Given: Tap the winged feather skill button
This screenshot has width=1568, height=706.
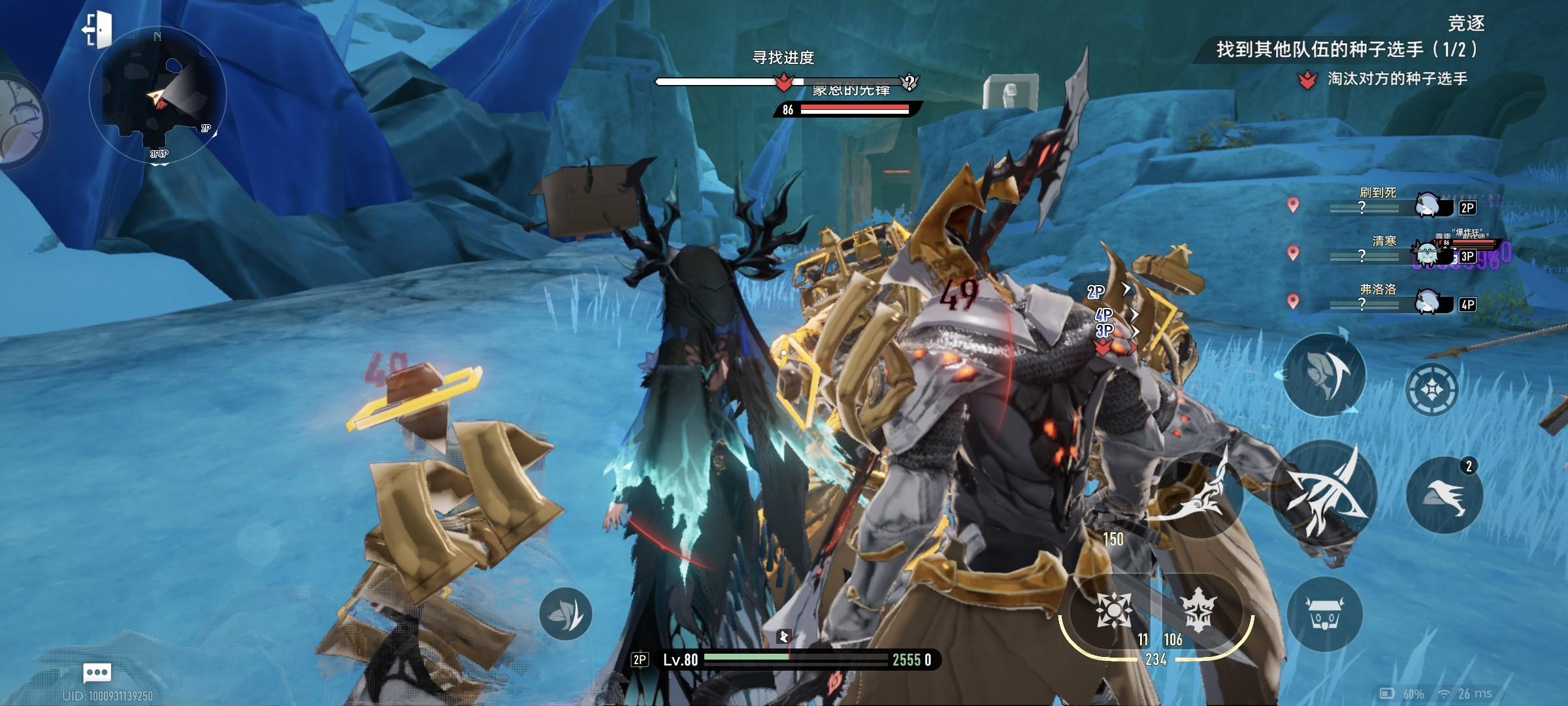Looking at the screenshot, I should click(x=1324, y=374).
